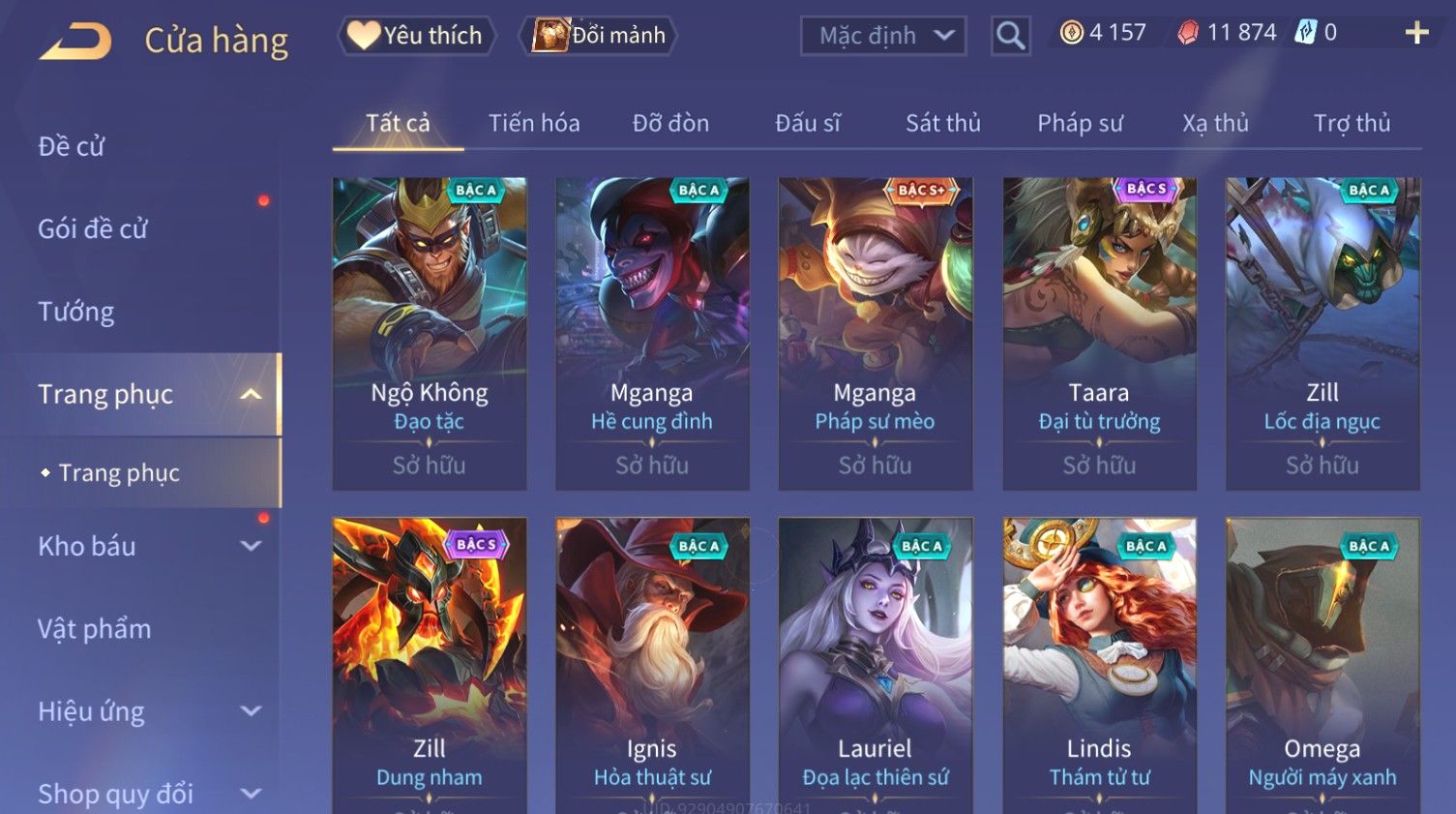Go back using the arrow button

coord(75,41)
